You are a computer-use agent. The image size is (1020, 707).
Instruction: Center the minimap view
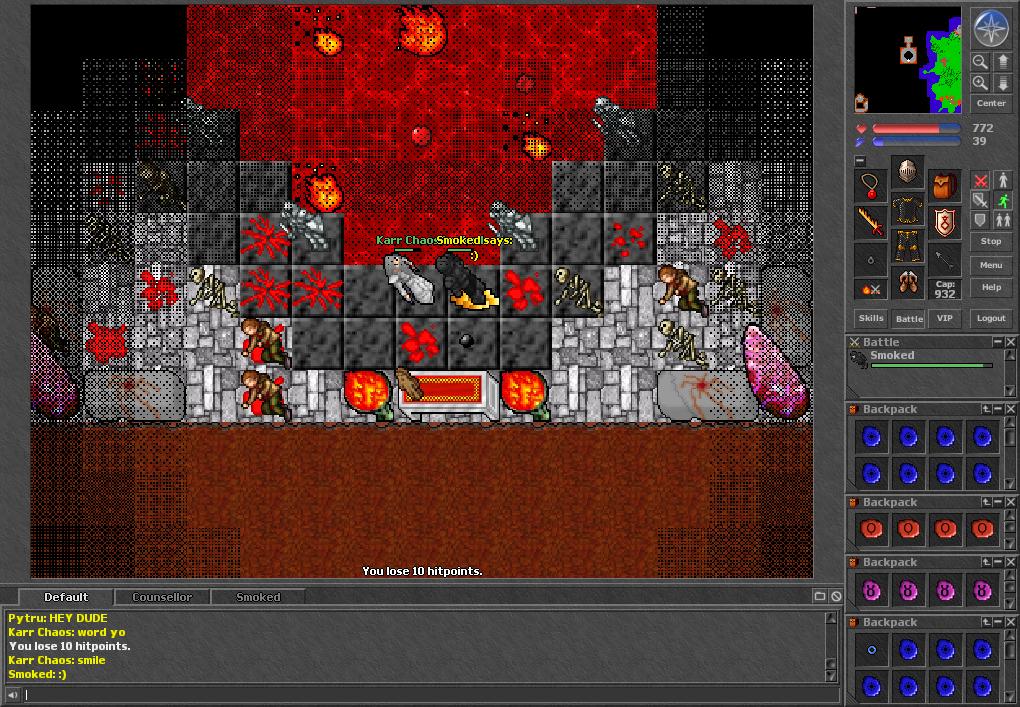pos(990,103)
